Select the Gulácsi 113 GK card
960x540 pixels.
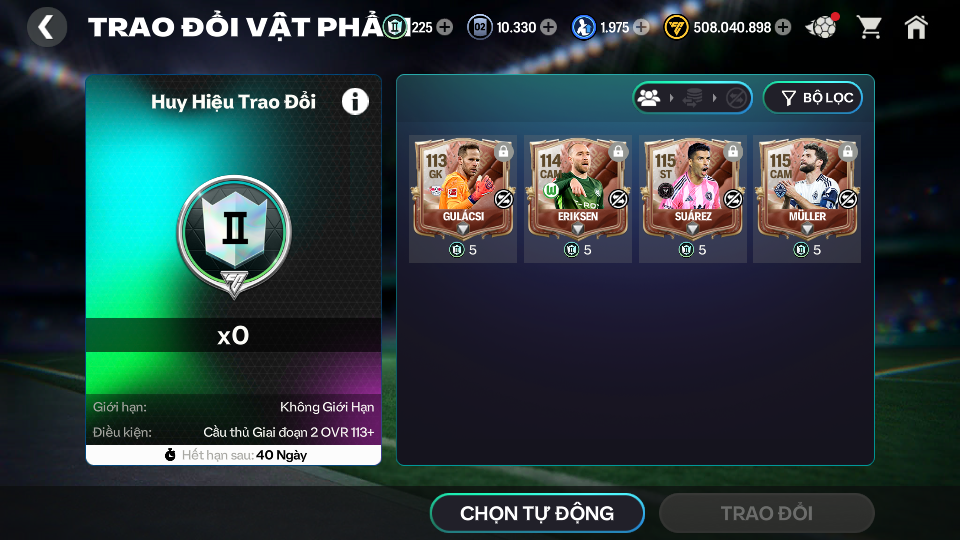(x=463, y=190)
